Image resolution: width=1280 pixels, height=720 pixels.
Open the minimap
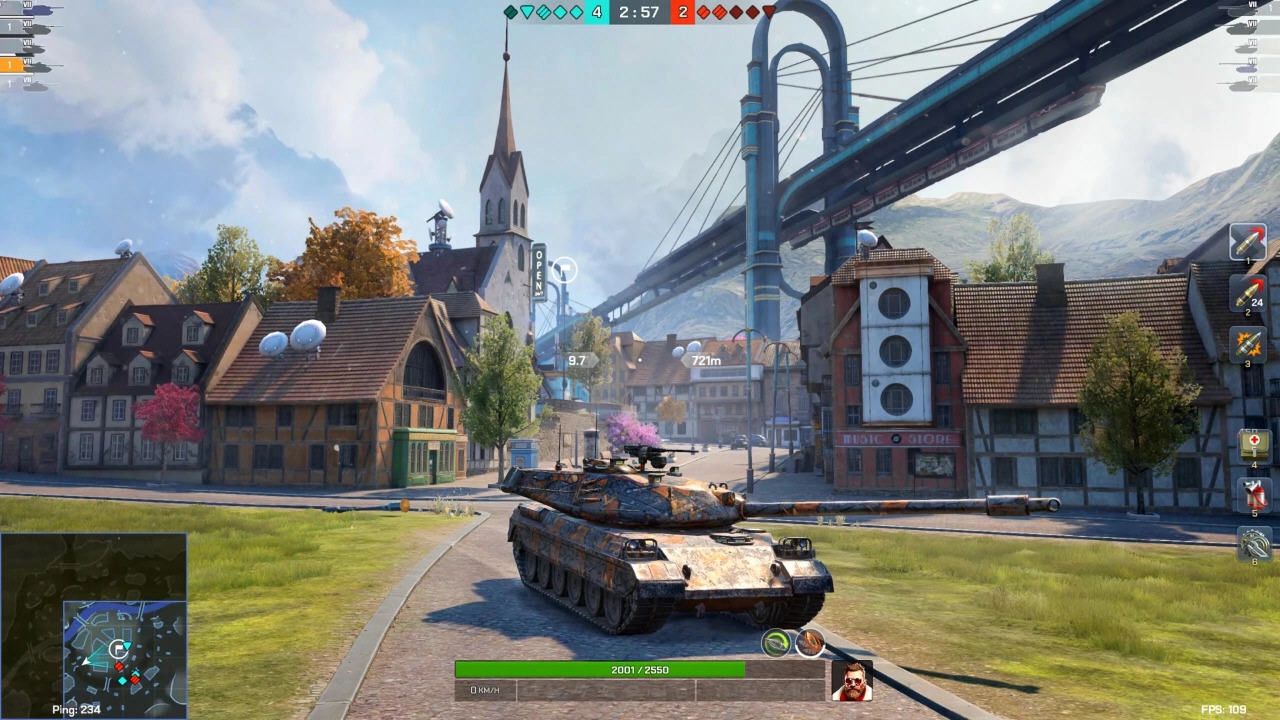pos(94,625)
